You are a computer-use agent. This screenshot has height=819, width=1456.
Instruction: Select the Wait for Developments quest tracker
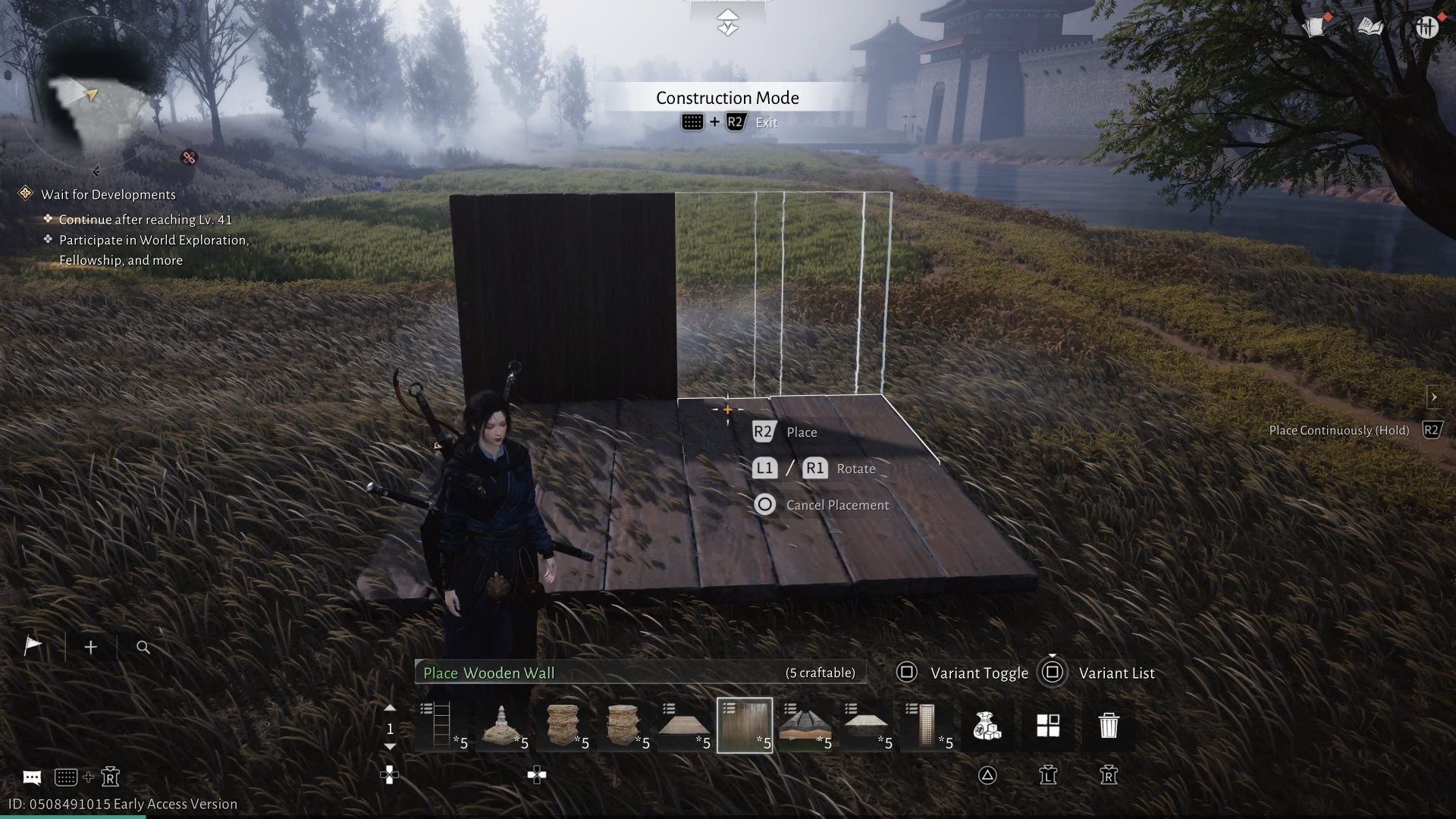[108, 195]
